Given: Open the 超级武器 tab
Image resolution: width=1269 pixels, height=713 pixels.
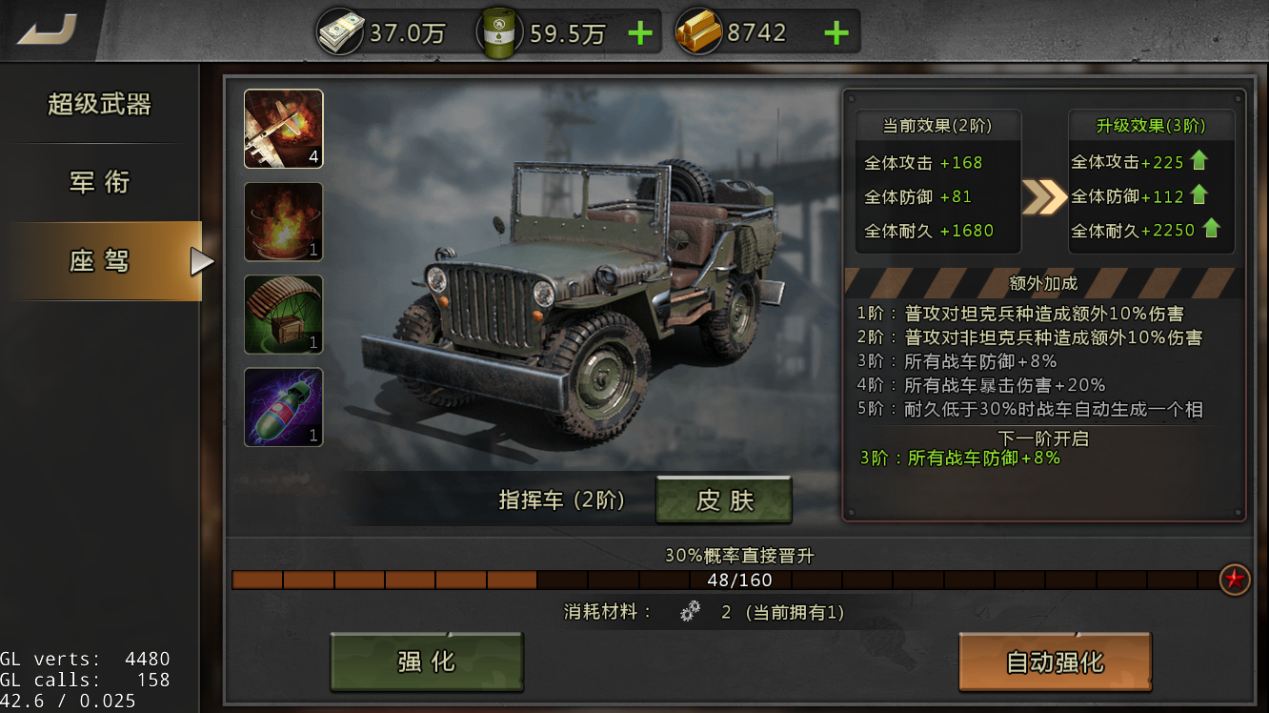Looking at the screenshot, I should coord(100,104).
